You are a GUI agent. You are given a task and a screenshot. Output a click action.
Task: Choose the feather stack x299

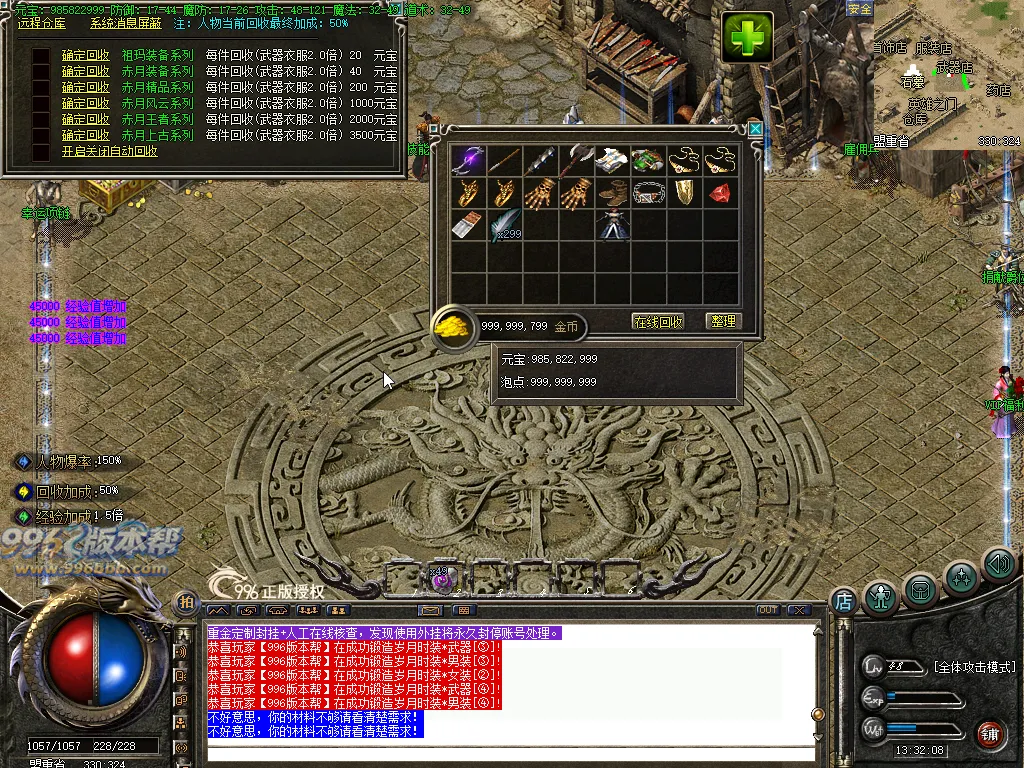505,225
